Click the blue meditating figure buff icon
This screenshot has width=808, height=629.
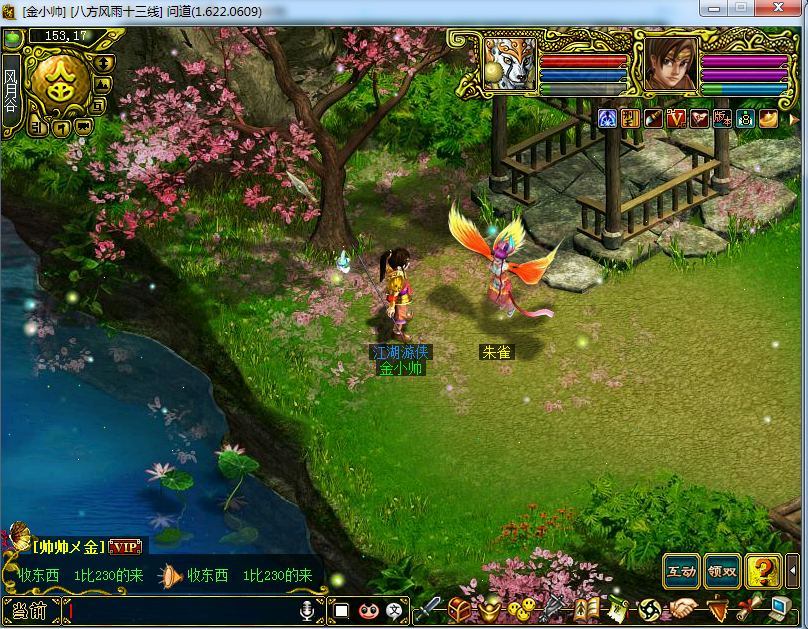coord(607,119)
